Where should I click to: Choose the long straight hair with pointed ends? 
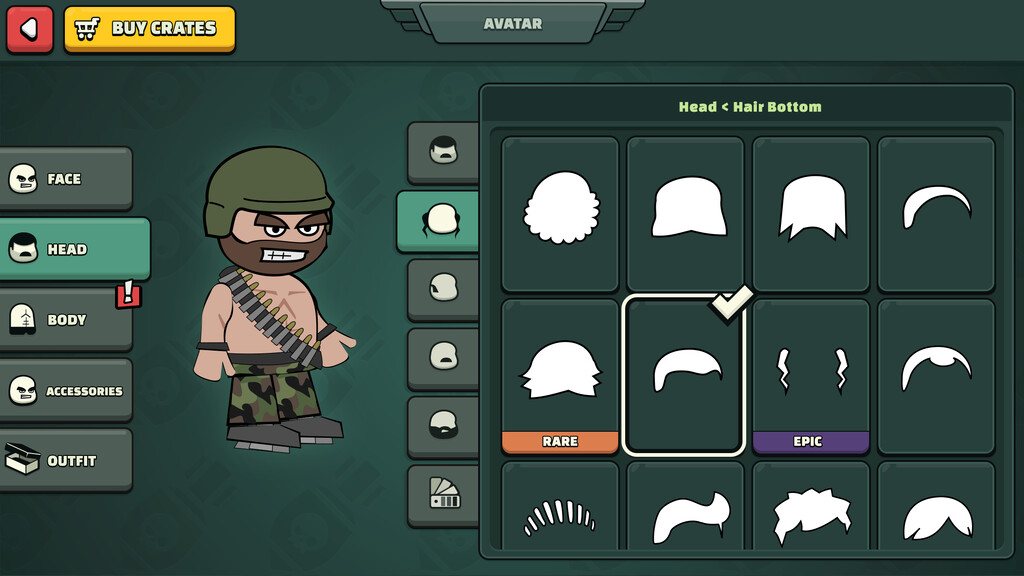(x=811, y=208)
